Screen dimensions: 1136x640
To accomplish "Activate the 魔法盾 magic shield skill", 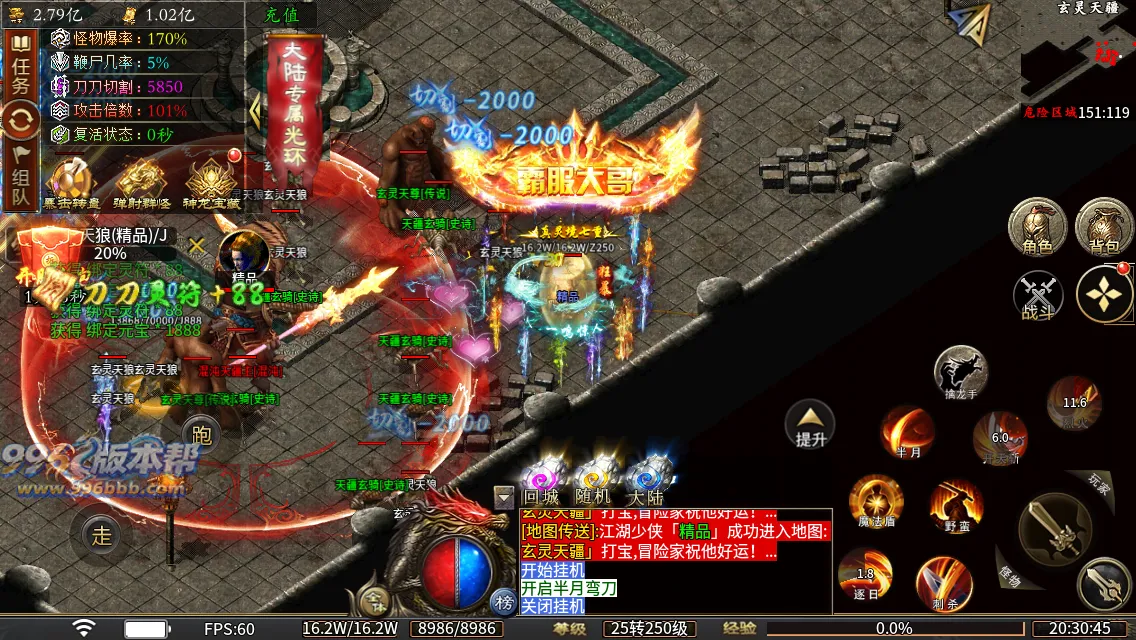I will [875, 501].
